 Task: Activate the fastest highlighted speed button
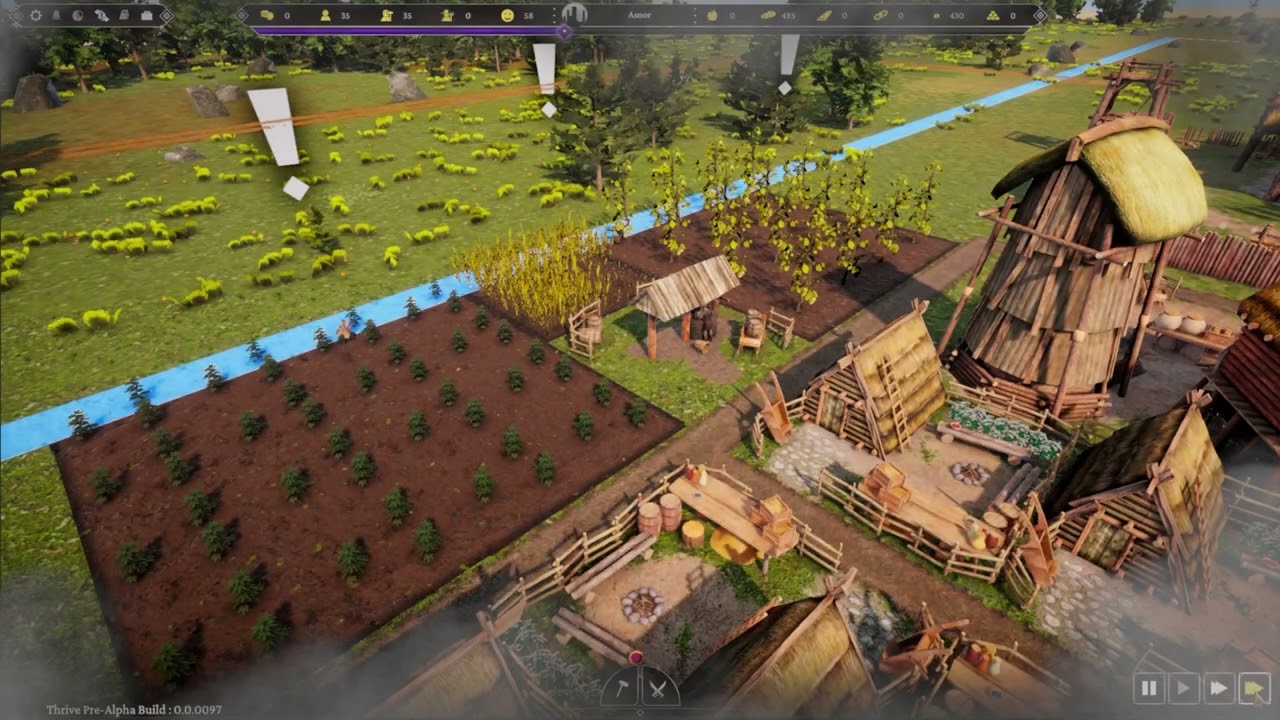point(1252,688)
